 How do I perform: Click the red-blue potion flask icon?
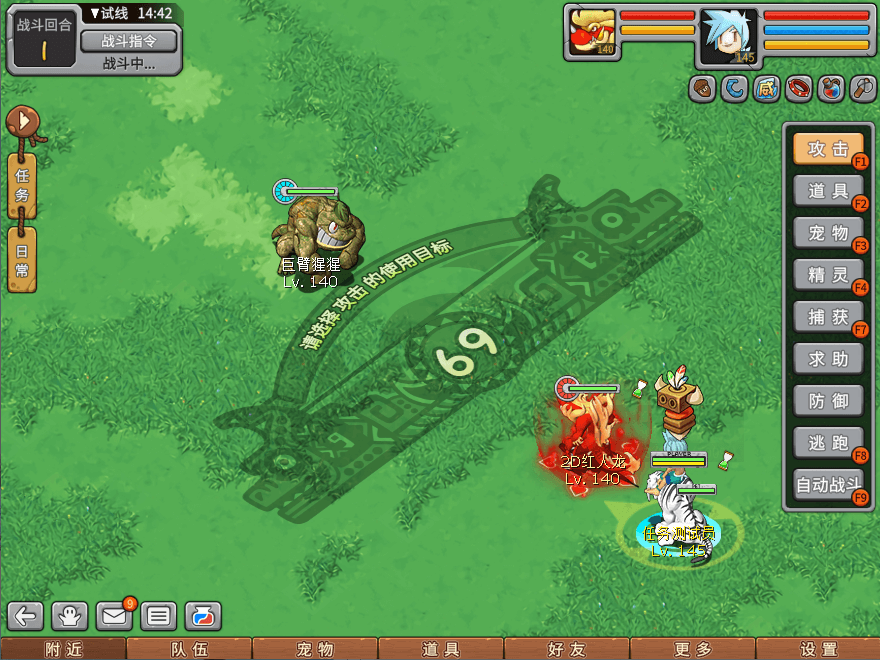coord(830,89)
